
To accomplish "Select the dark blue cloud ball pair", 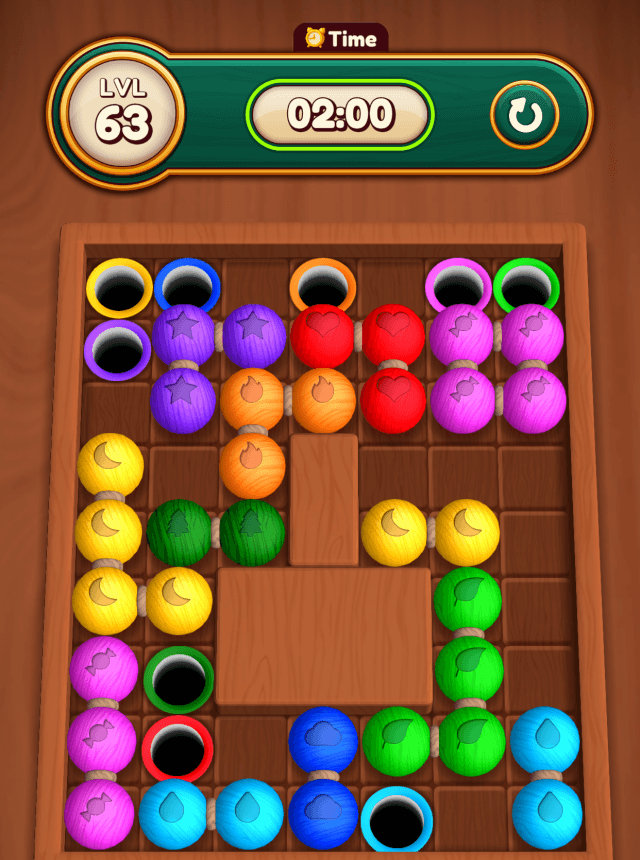I will coord(323,741).
